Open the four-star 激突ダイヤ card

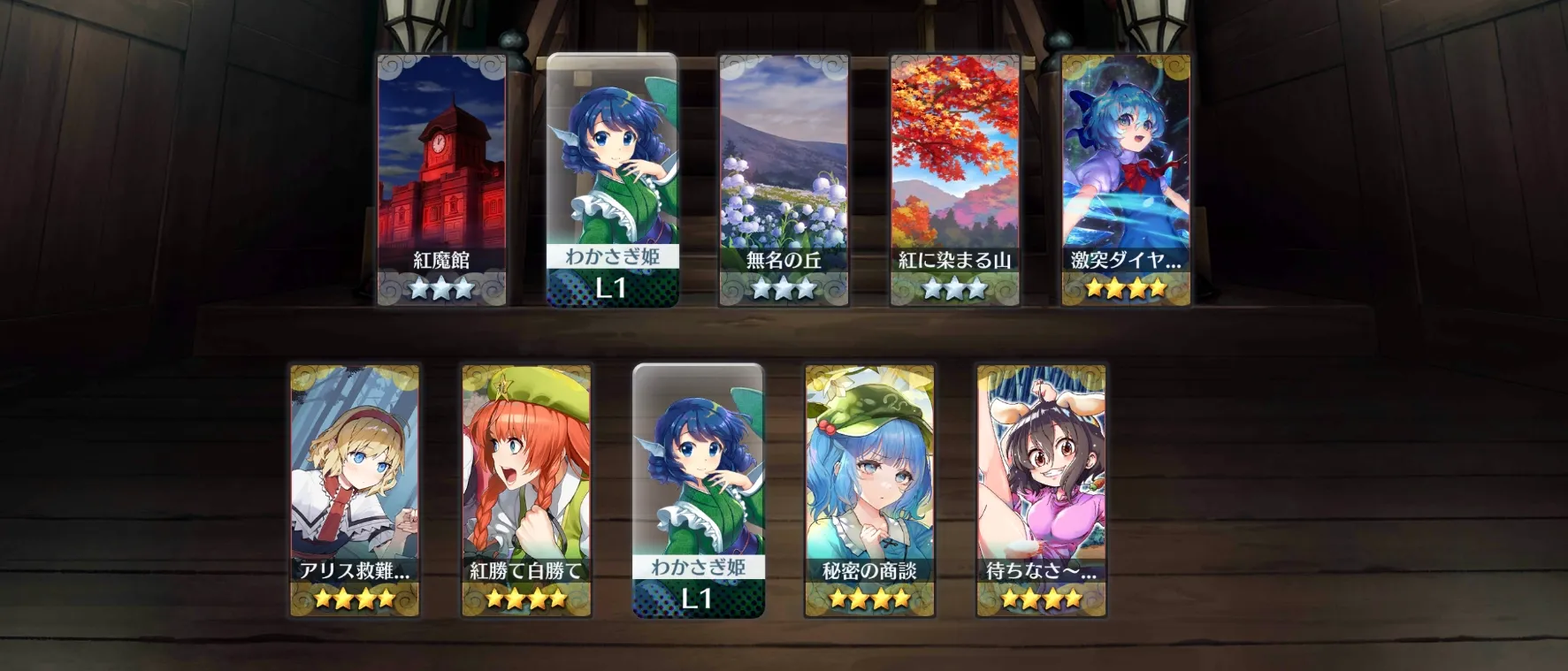(x=1126, y=179)
